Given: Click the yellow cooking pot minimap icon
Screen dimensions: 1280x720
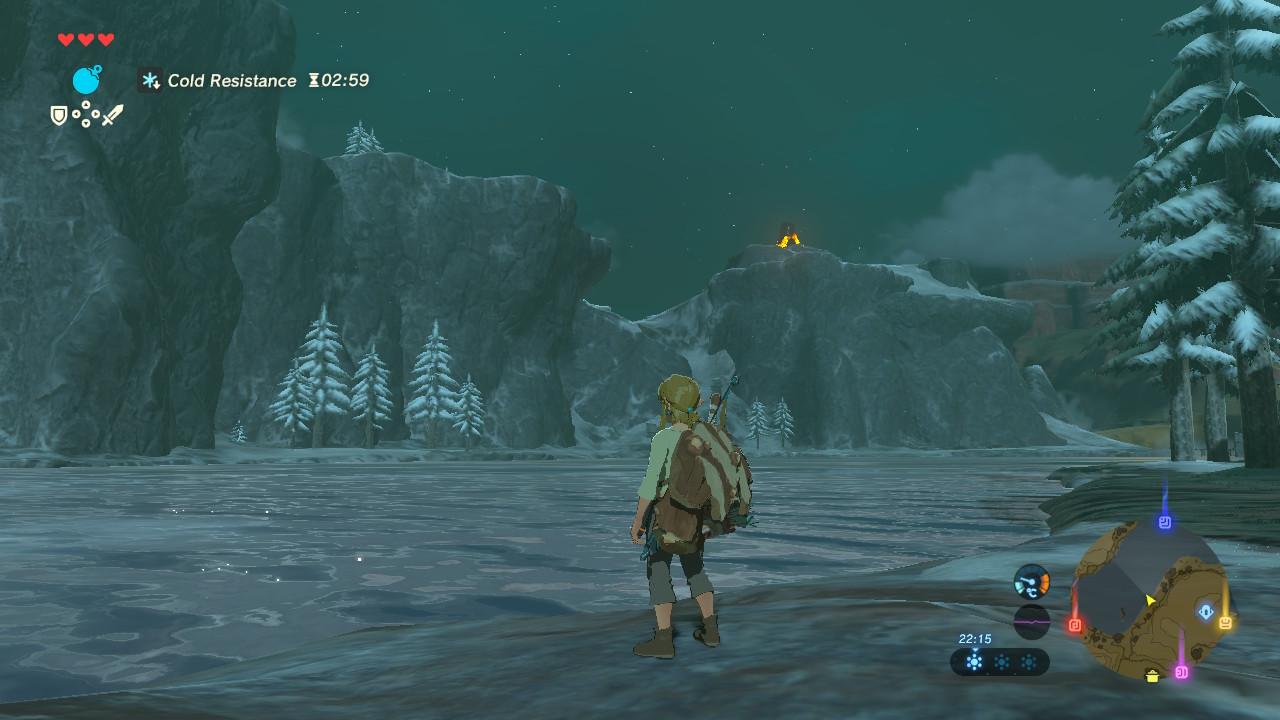Looking at the screenshot, I should point(1153,677).
